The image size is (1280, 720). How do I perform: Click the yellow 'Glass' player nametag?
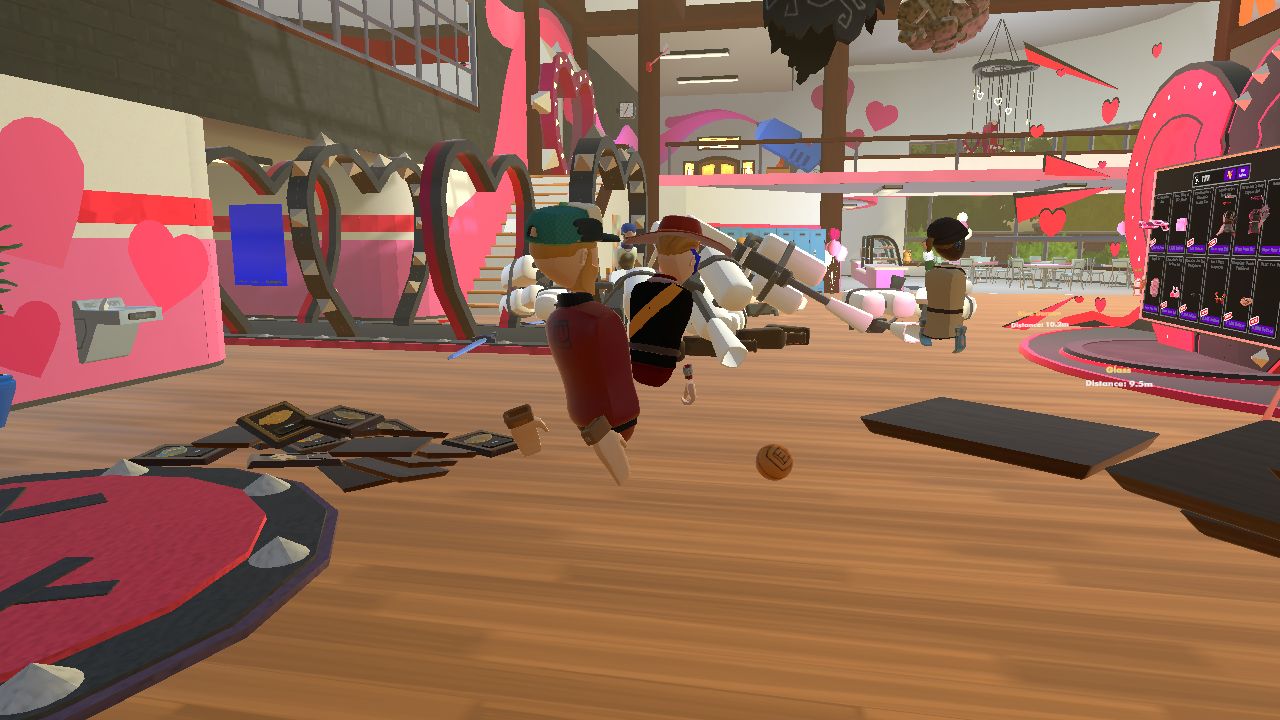pos(1117,371)
